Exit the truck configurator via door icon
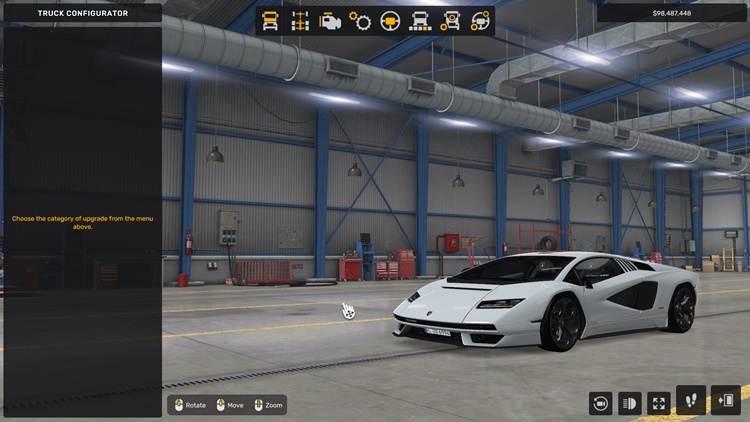This screenshot has height=422, width=750. click(x=726, y=400)
